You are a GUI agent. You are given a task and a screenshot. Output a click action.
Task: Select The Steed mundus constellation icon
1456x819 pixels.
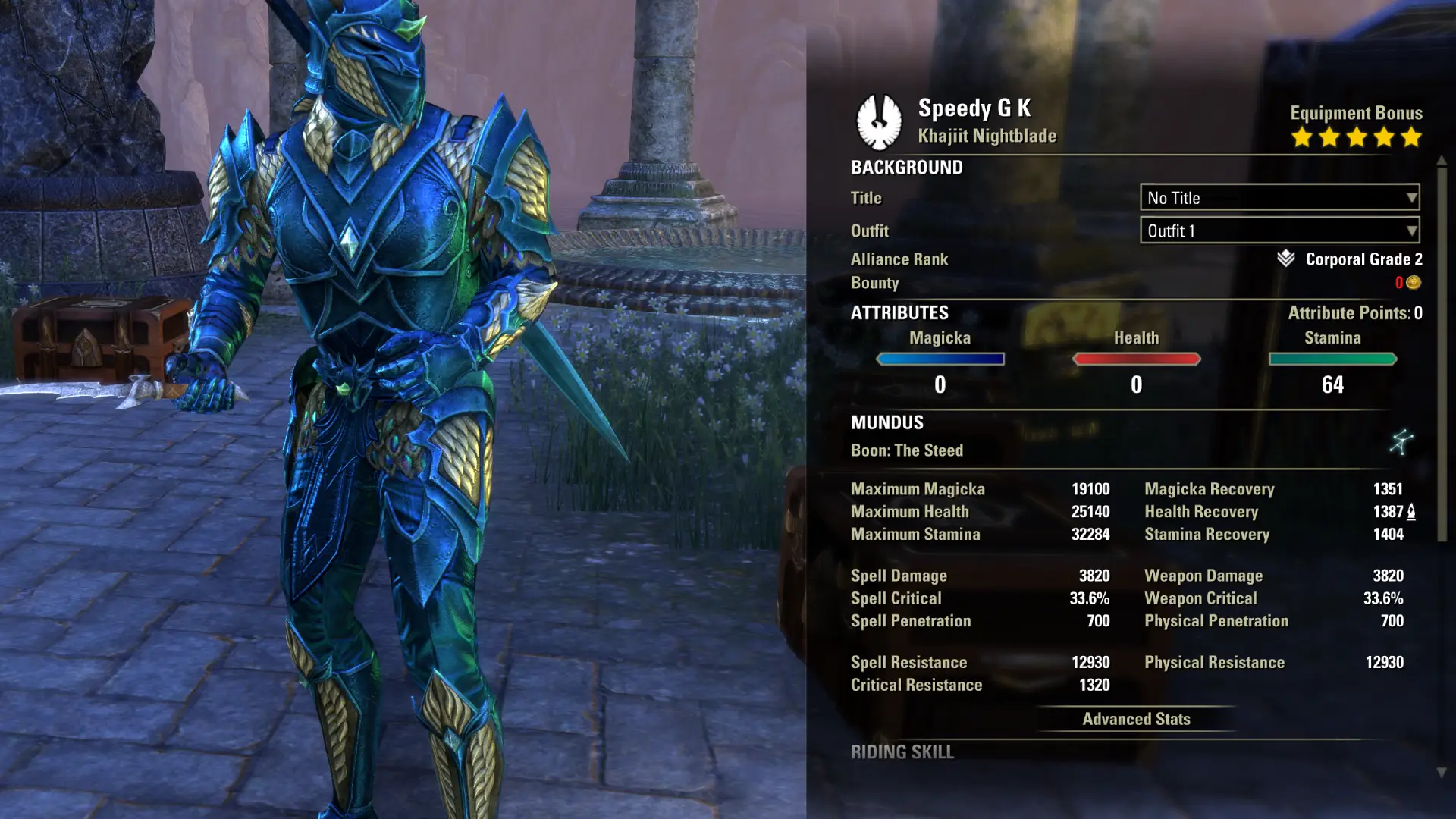[x=1401, y=442]
